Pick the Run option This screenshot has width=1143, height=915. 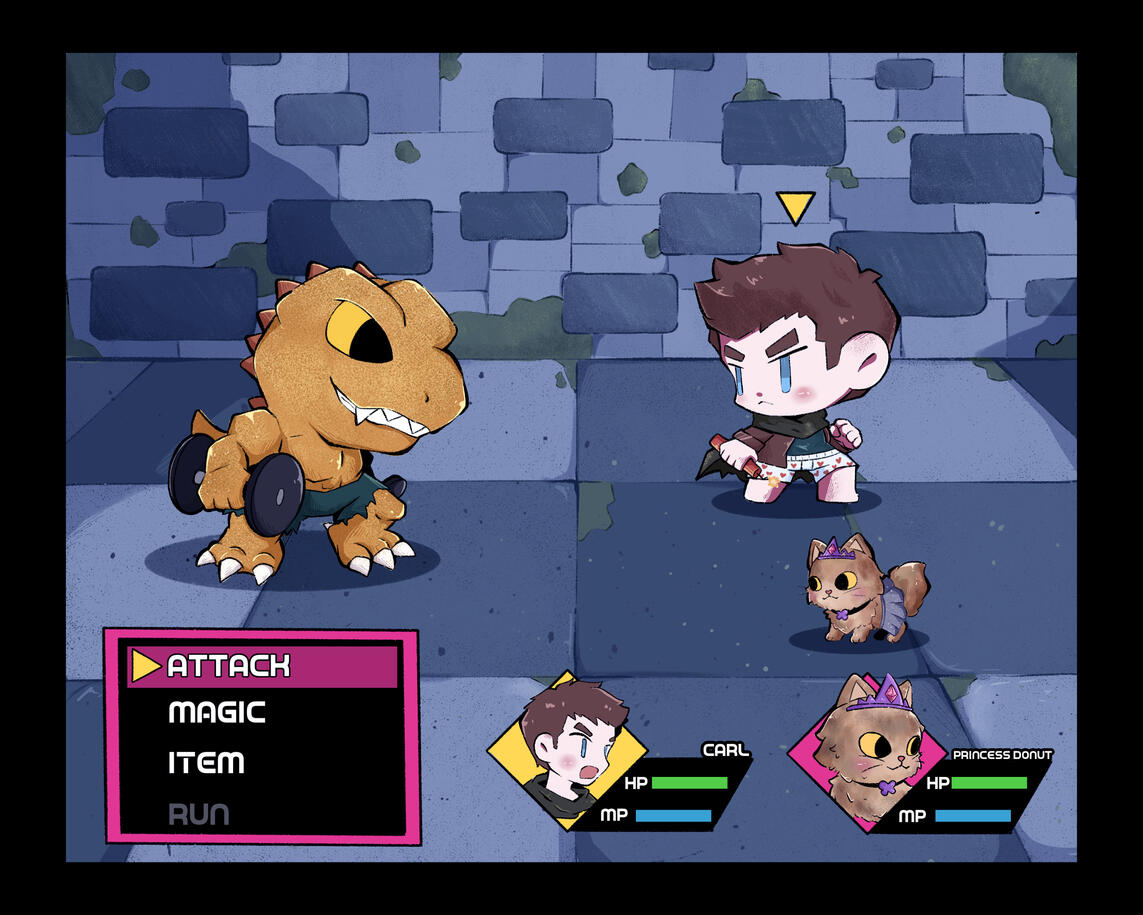point(198,814)
